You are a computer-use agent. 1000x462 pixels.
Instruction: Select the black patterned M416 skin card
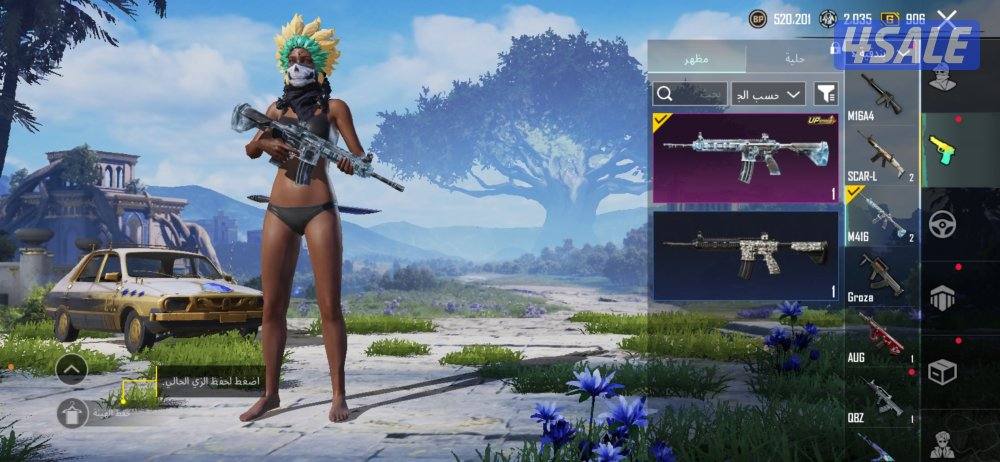[x=745, y=255]
